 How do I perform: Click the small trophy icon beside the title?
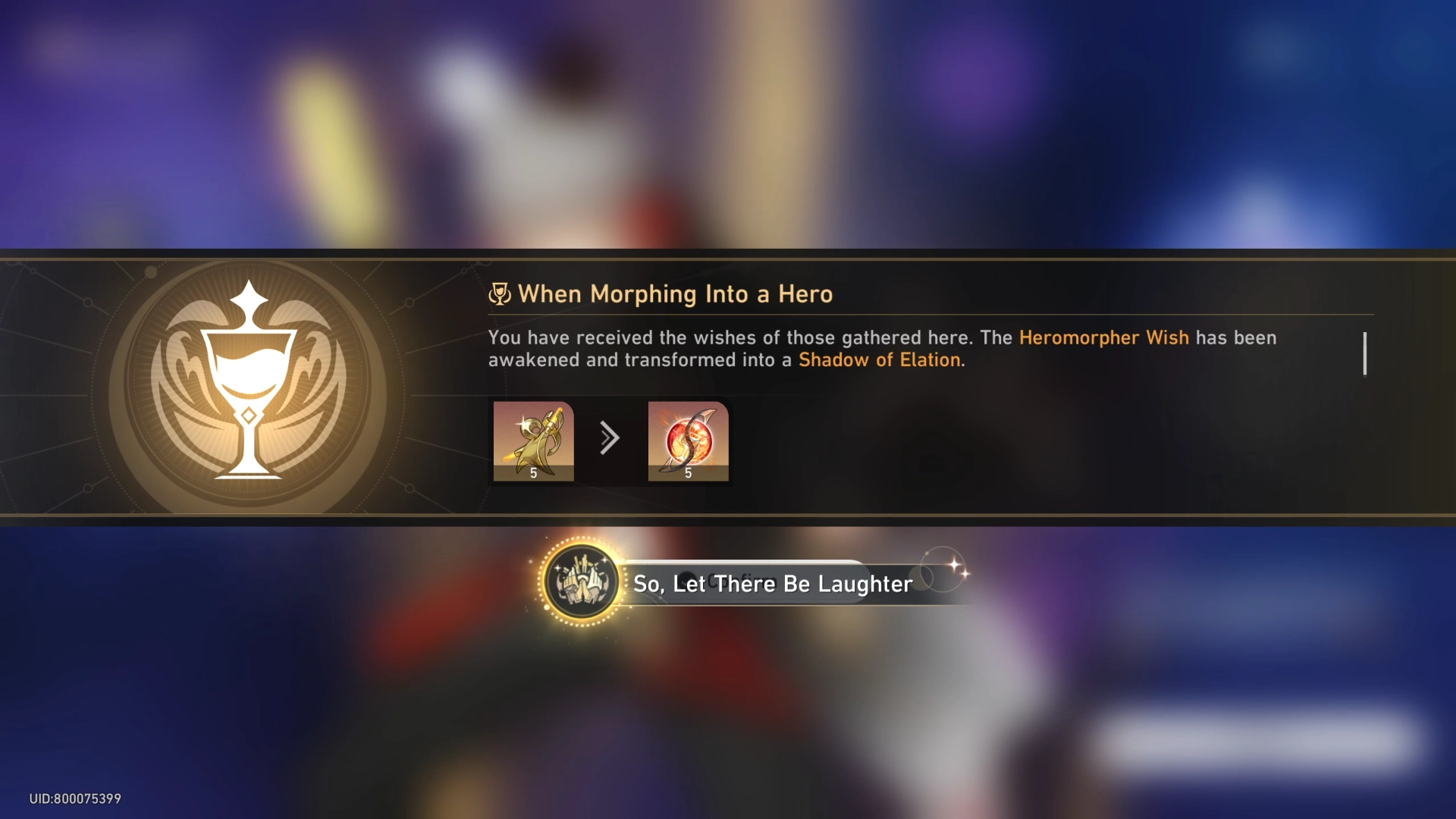click(x=500, y=293)
